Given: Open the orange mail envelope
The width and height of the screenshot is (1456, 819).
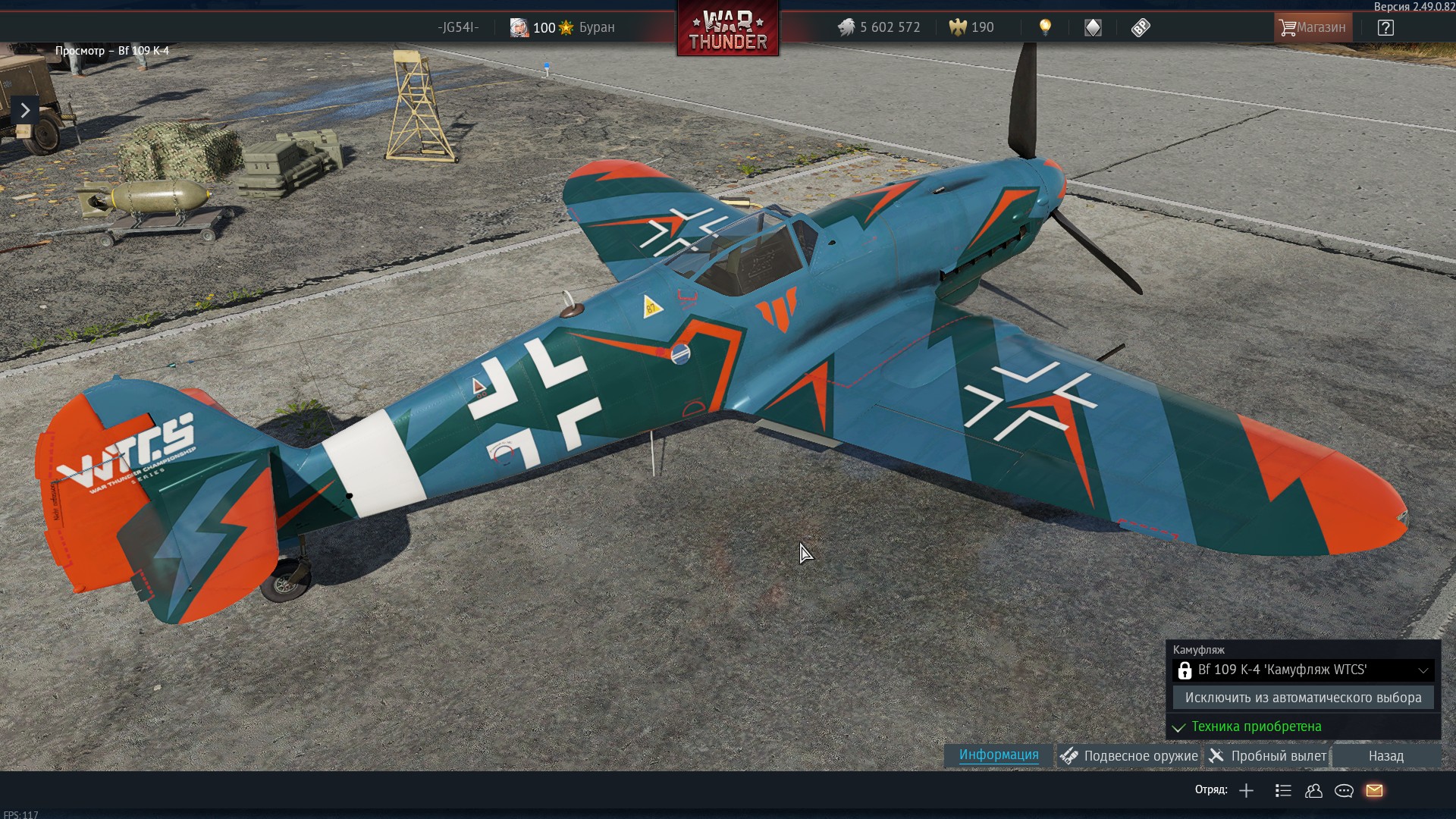Looking at the screenshot, I should click(1374, 791).
